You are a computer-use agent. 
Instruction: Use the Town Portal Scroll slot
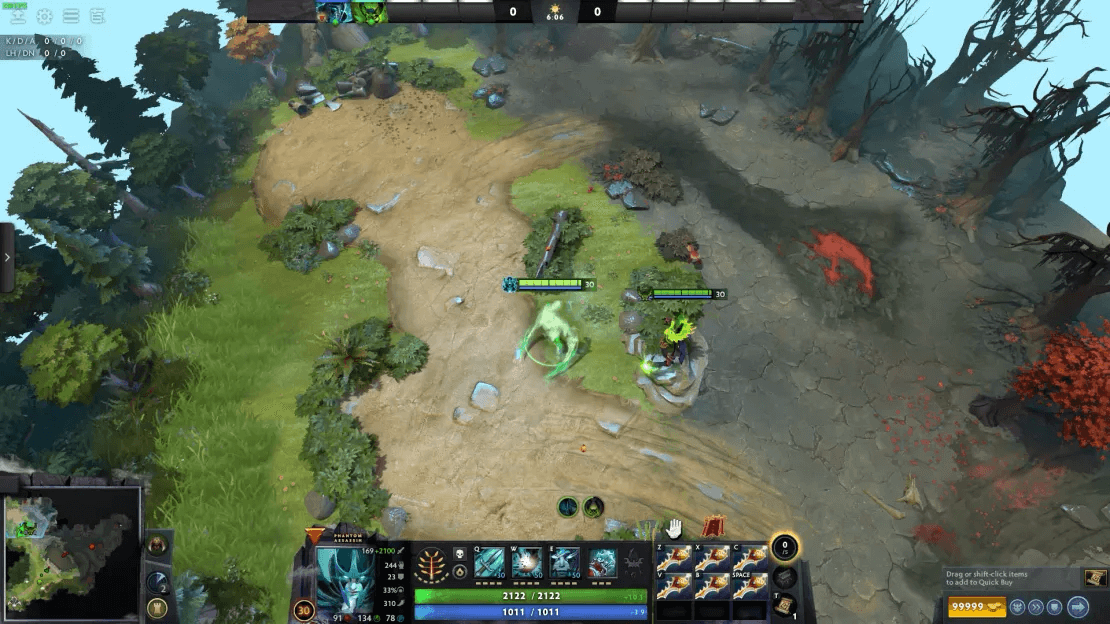786,606
